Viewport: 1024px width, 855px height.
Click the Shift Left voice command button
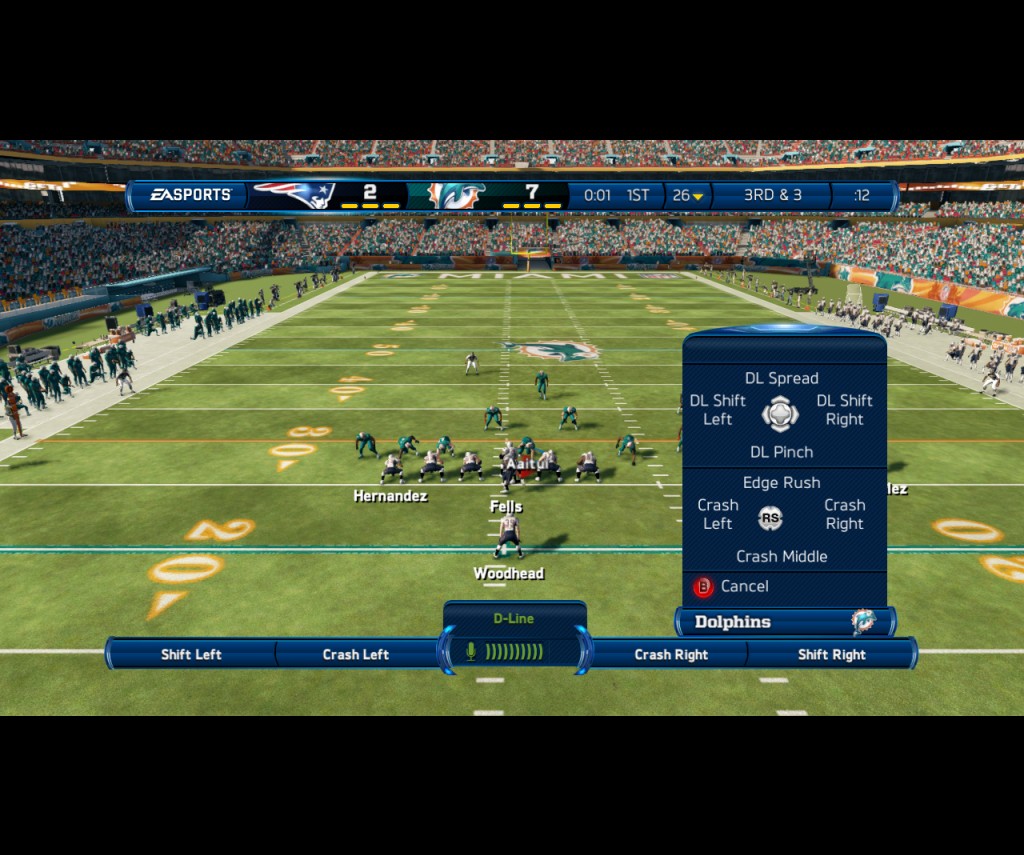tap(191, 655)
